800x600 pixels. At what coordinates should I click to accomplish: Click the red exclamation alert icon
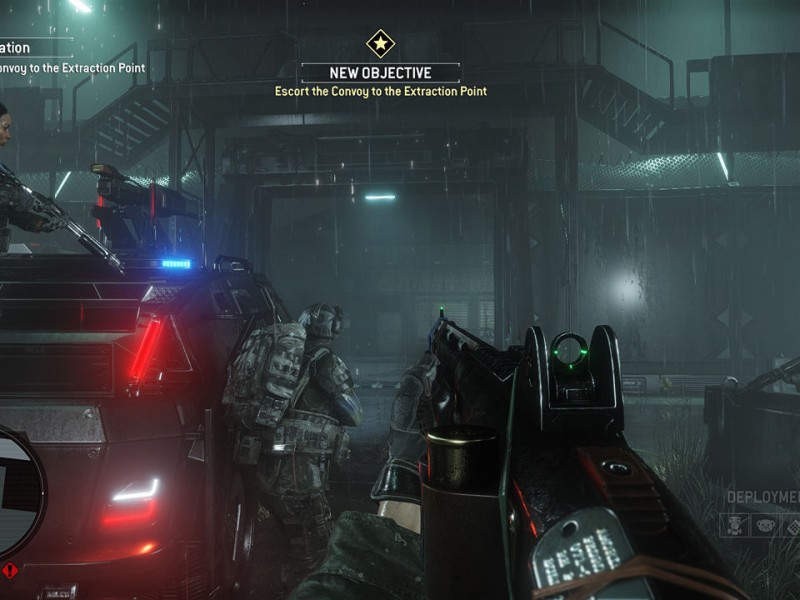[10, 572]
